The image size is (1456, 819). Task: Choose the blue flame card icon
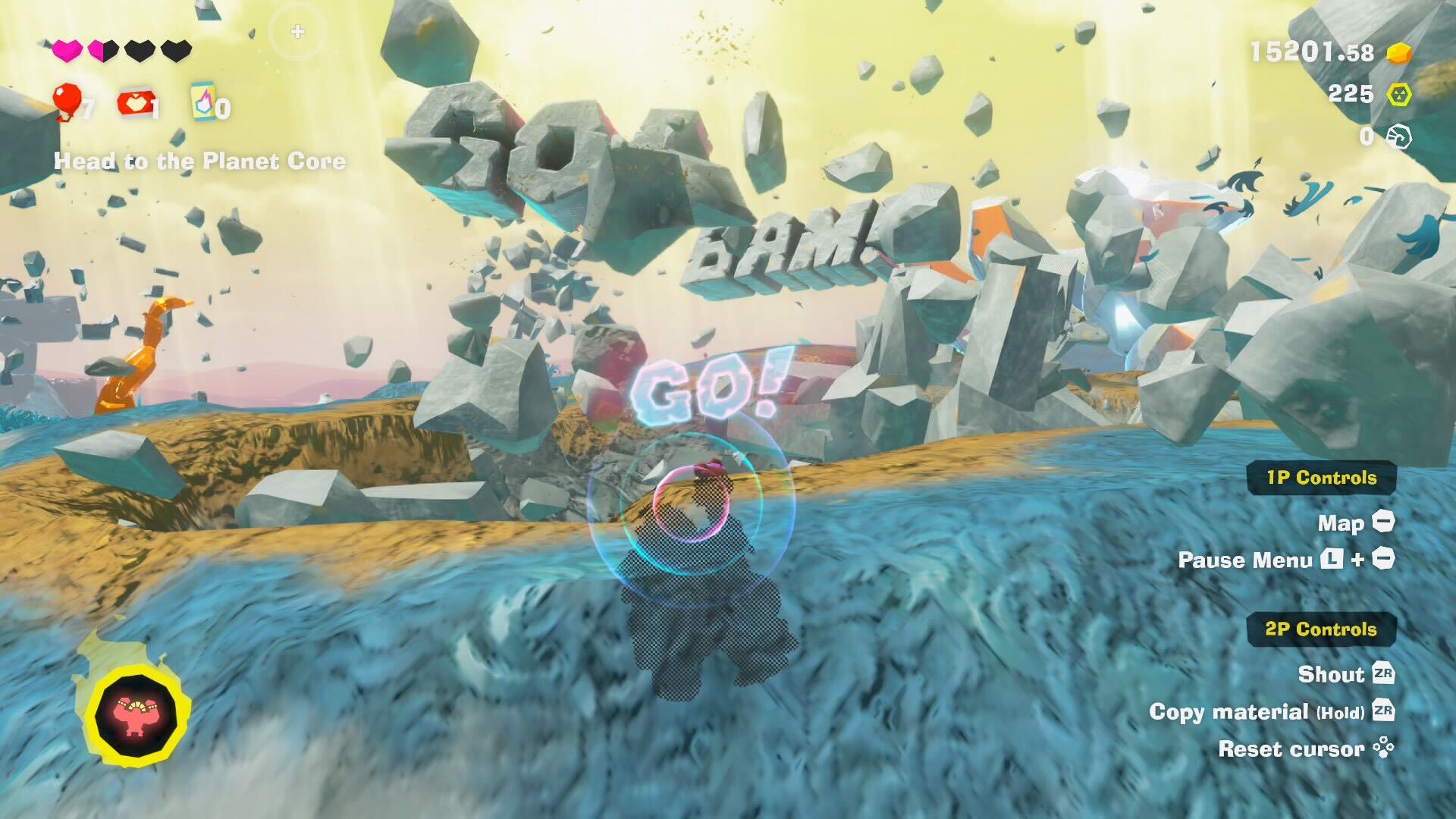coord(203,102)
